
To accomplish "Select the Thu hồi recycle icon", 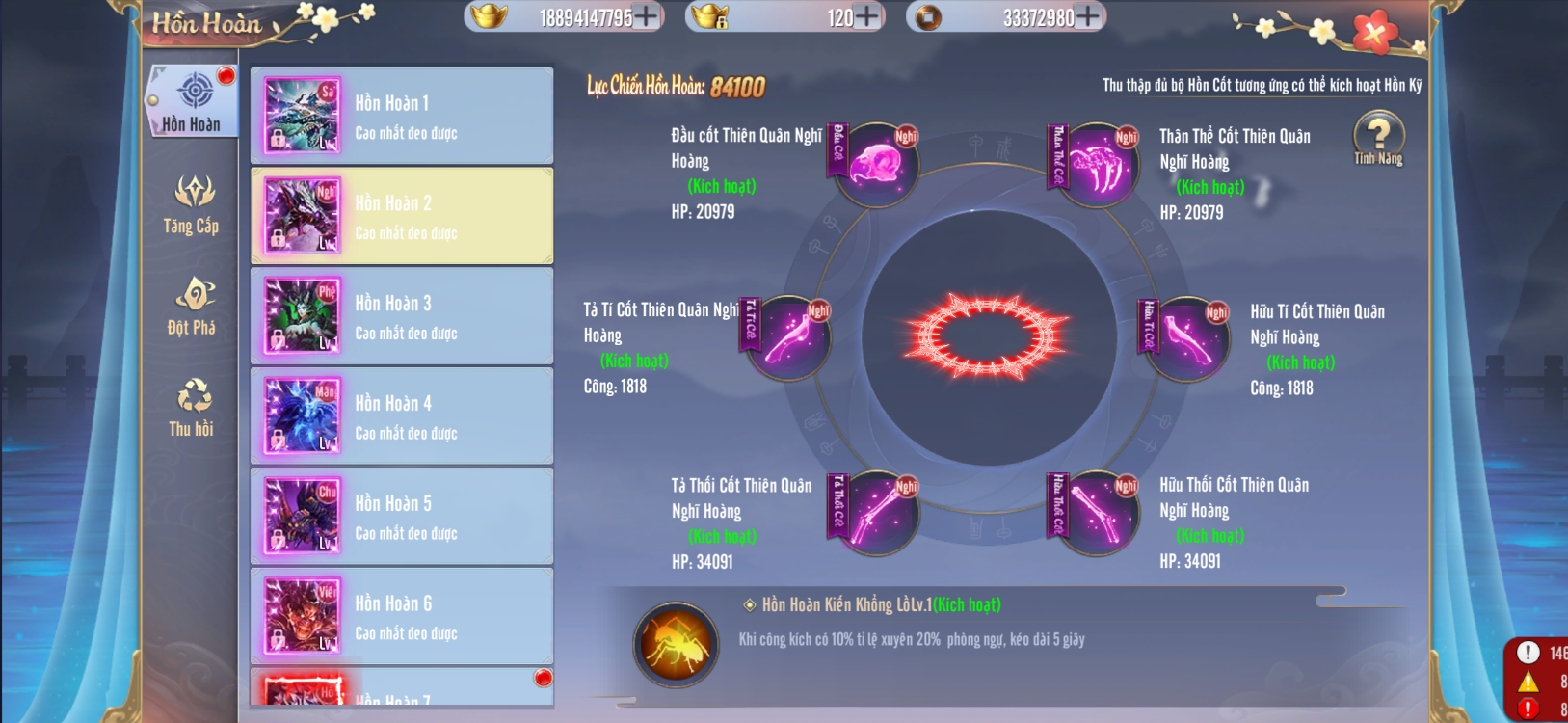I will (x=192, y=405).
